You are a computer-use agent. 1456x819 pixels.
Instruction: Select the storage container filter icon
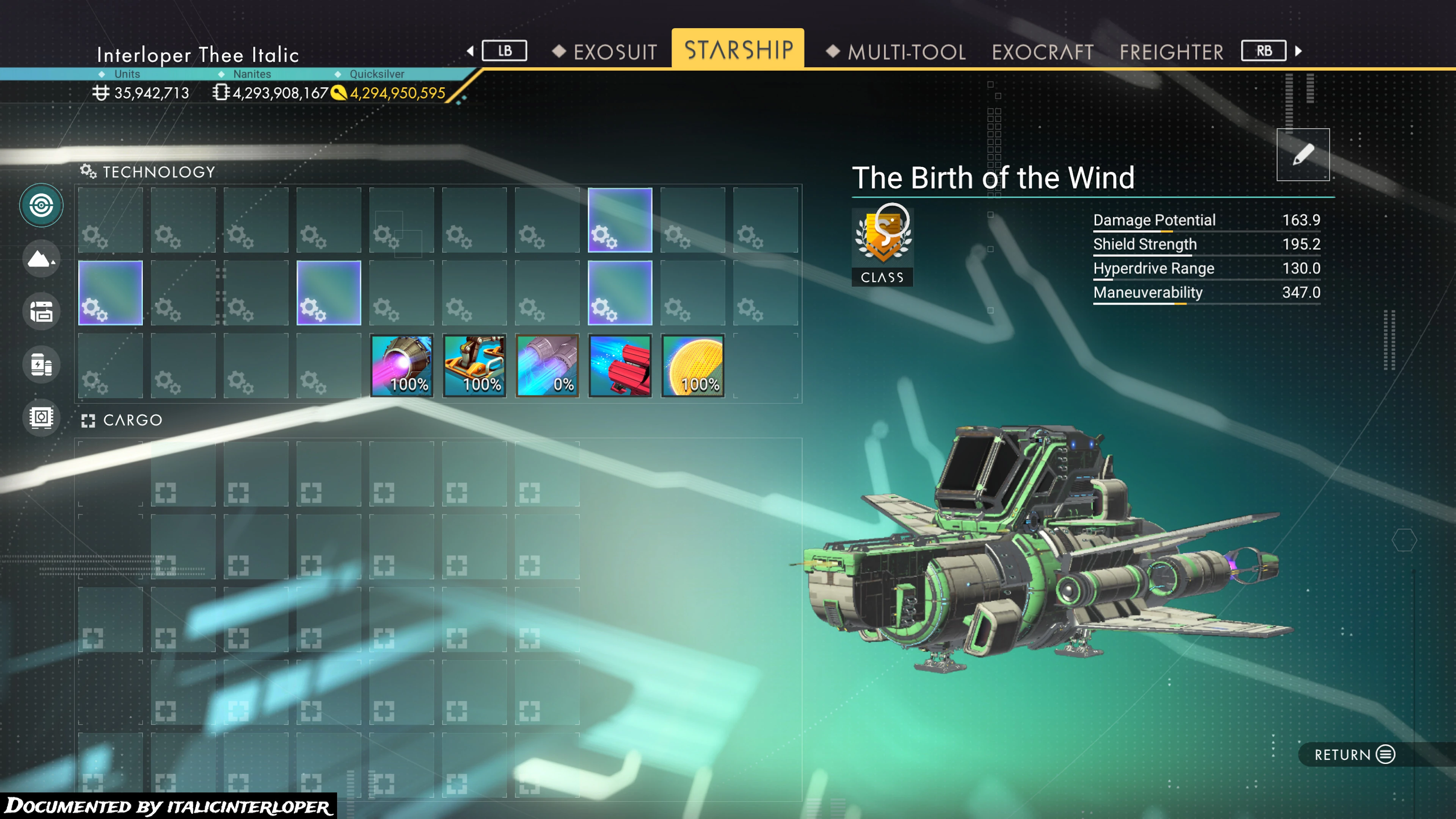(x=41, y=311)
